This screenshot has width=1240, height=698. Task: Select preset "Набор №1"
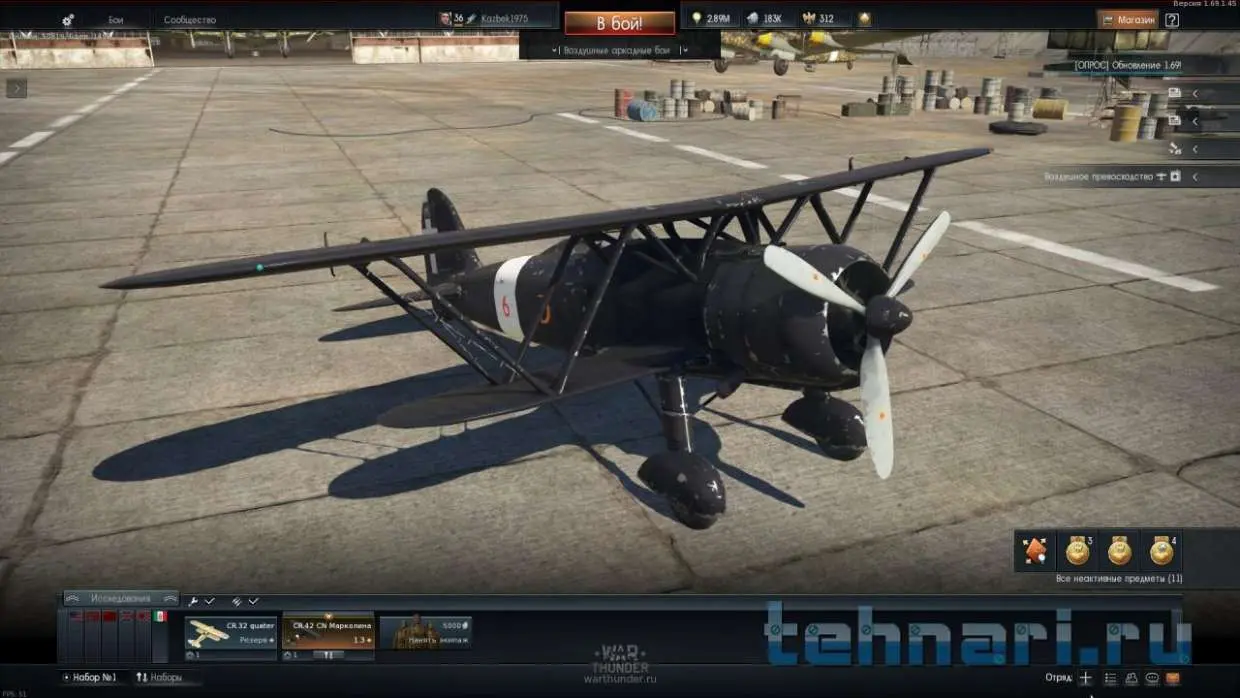[92, 677]
